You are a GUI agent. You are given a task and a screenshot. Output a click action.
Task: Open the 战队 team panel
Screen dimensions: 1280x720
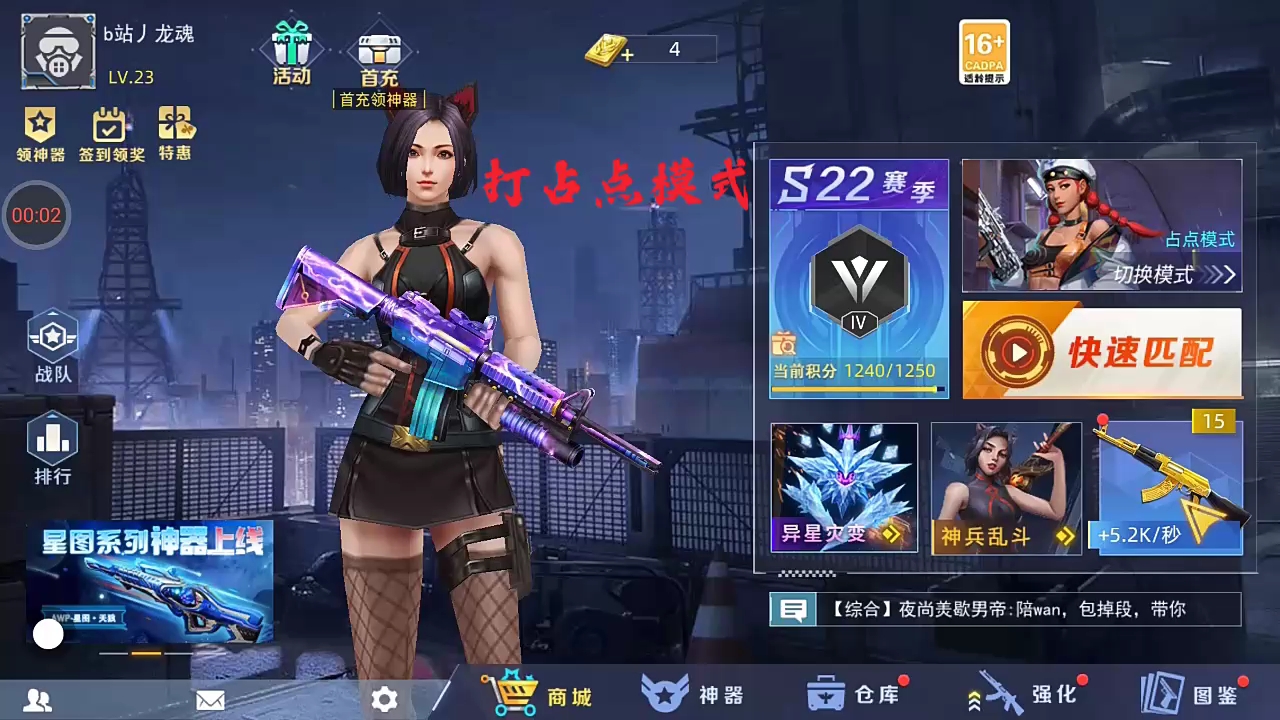[x=52, y=345]
